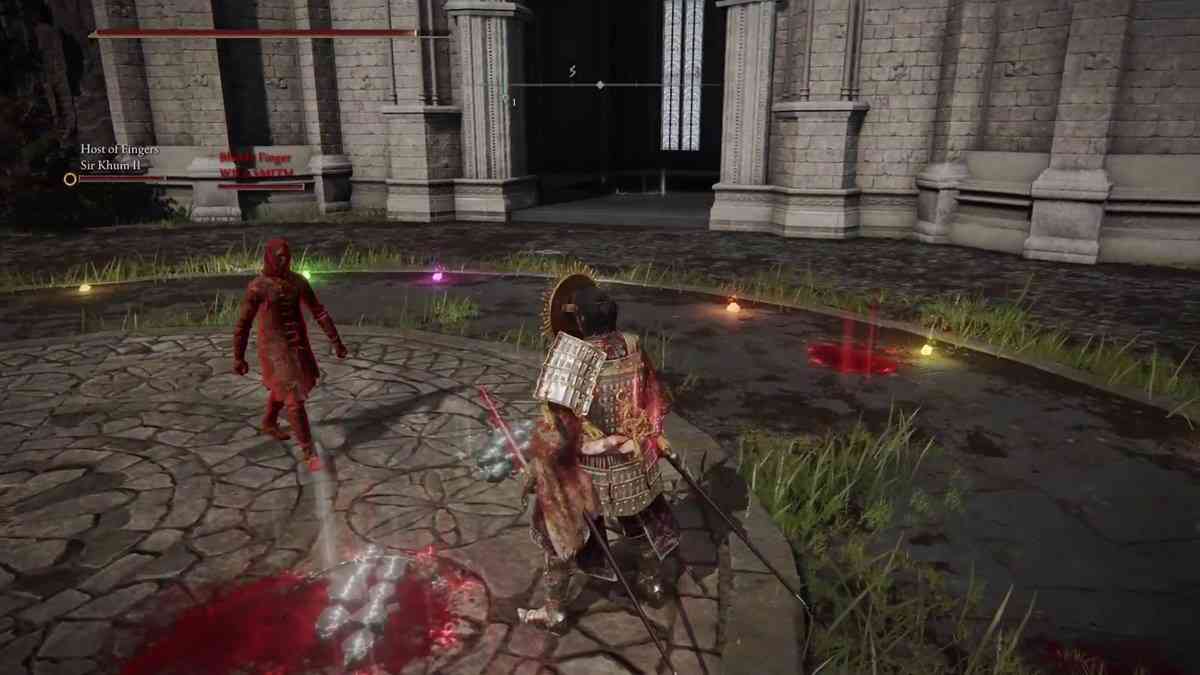This screenshot has height=675, width=1200.
Task: Click the compass bar's center diamond marker
Action: [x=600, y=85]
